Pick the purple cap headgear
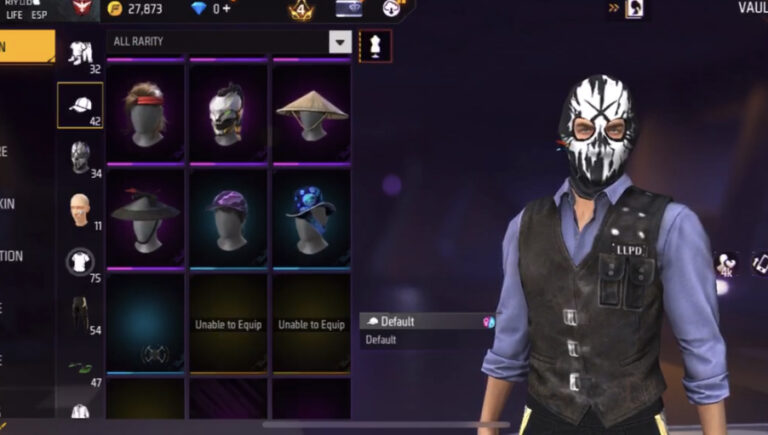The image size is (768, 435). pos(228,216)
